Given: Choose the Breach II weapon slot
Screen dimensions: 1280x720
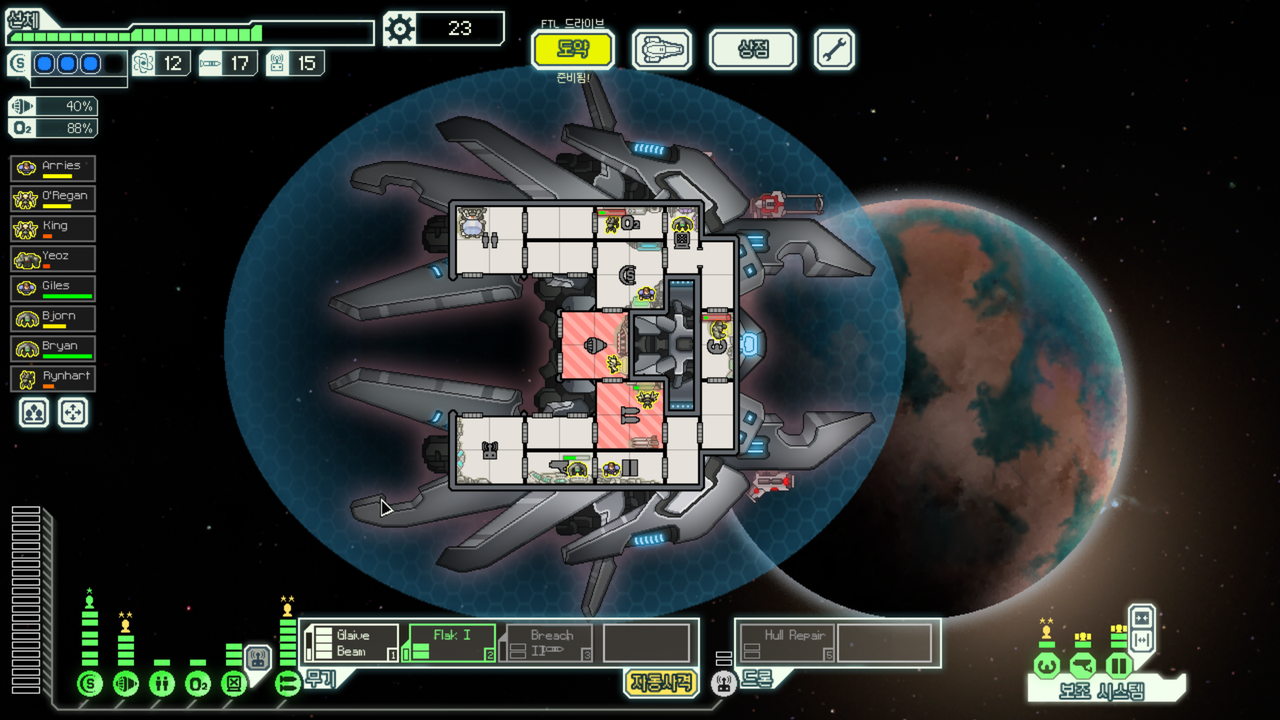Looking at the screenshot, I should [548, 643].
